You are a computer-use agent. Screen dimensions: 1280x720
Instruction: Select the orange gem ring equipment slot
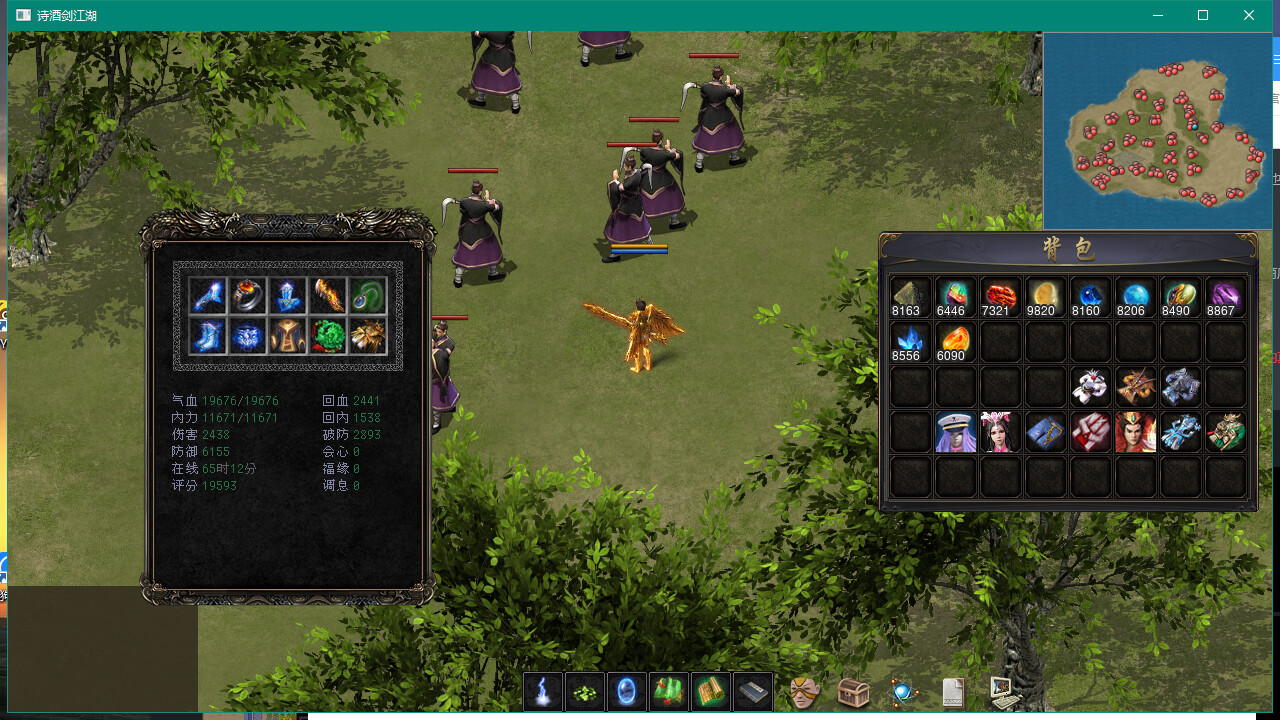[x=248, y=295]
